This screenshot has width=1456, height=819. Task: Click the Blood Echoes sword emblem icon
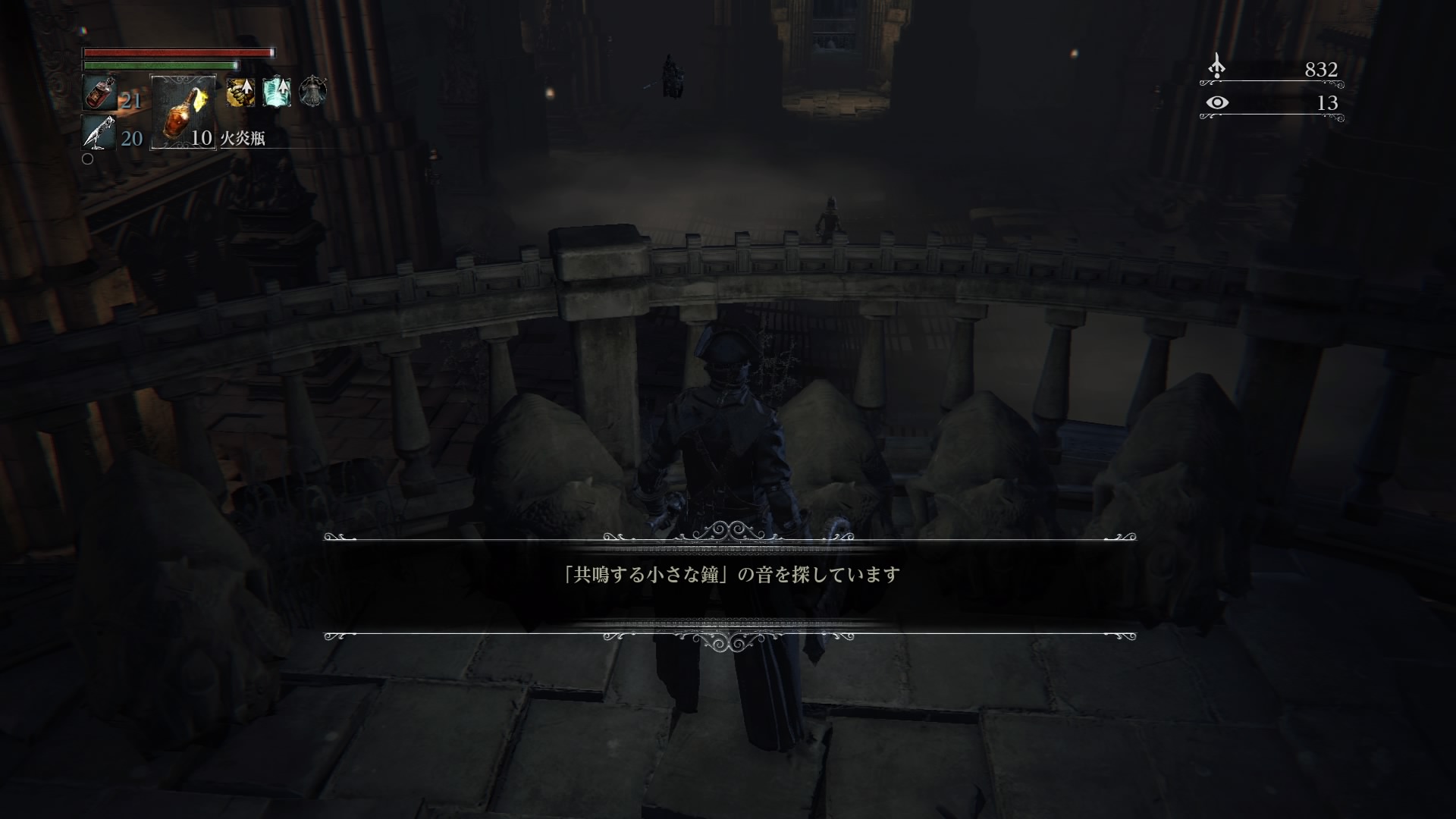click(x=1217, y=68)
